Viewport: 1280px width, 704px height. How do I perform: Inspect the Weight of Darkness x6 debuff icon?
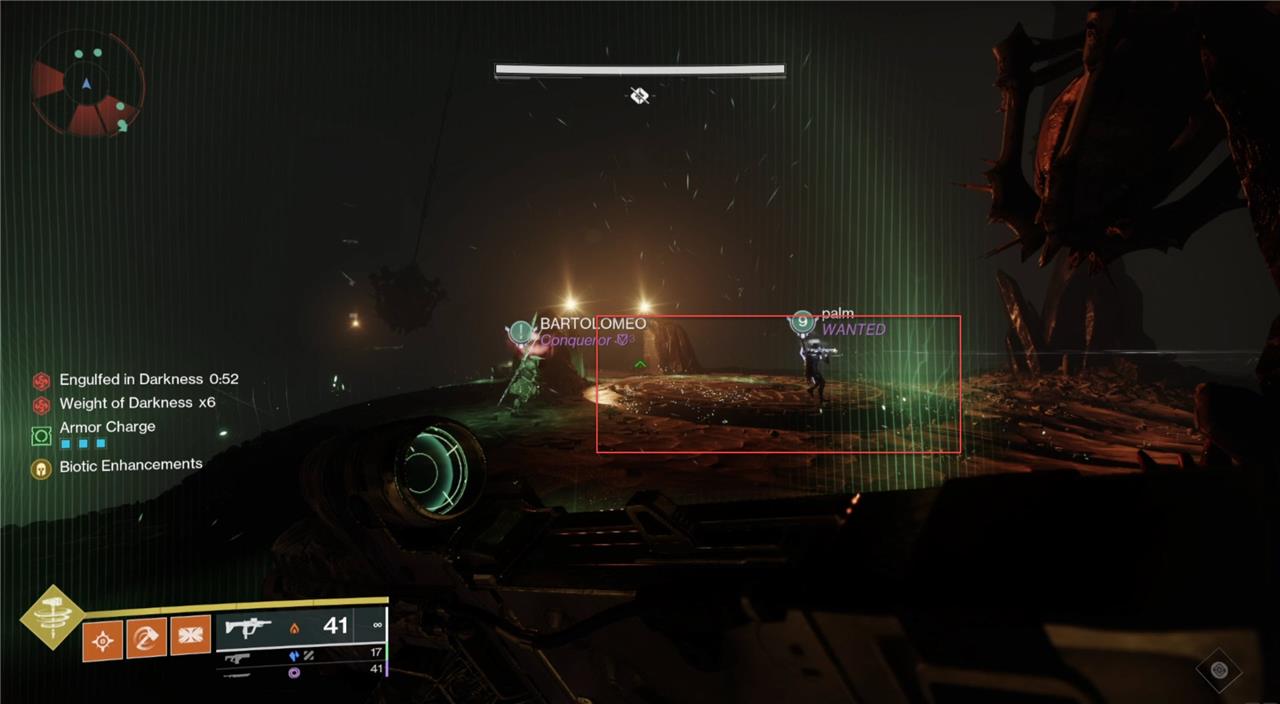(41, 404)
